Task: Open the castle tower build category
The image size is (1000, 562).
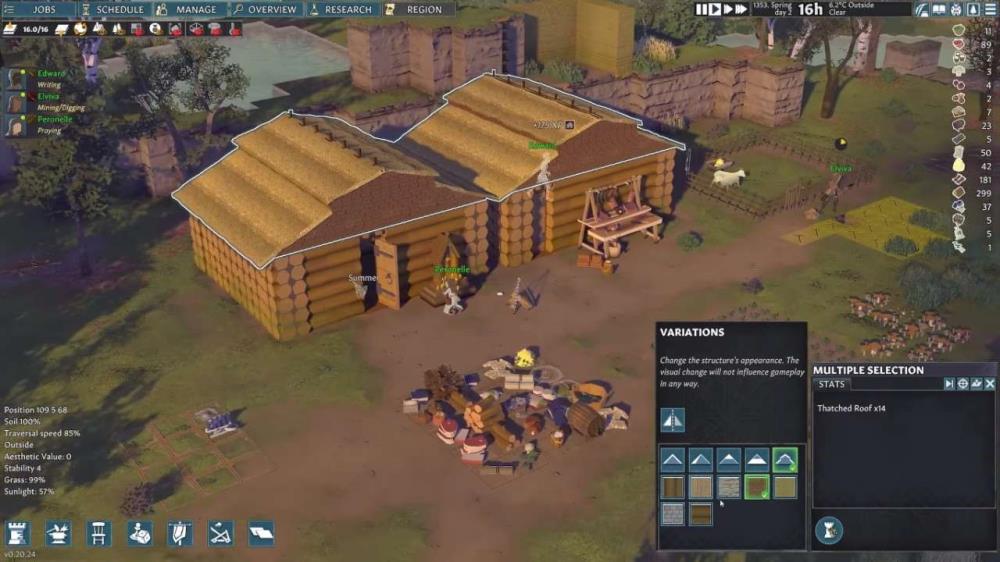Action: [x=17, y=533]
